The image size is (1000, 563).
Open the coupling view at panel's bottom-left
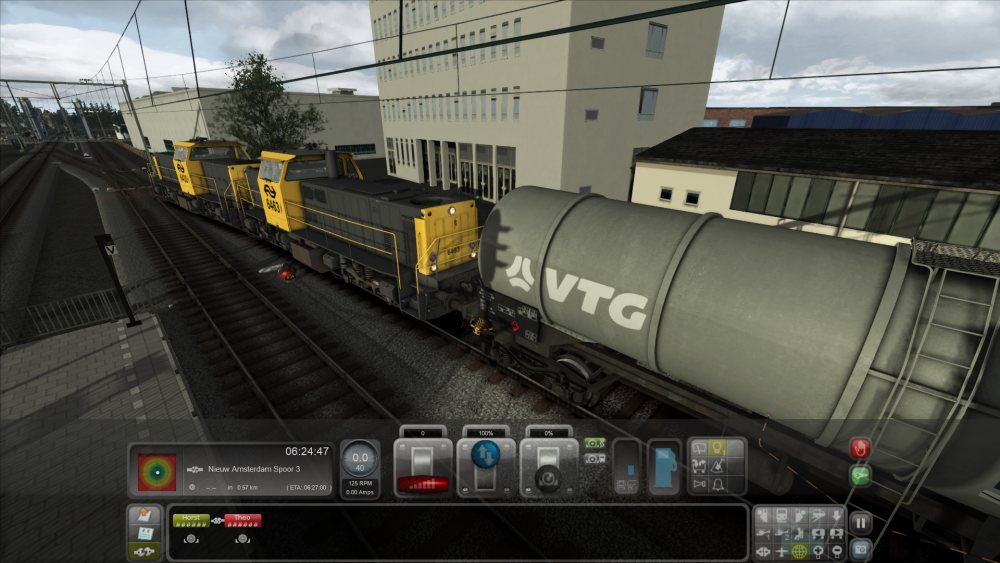pyautogui.click(x=143, y=550)
